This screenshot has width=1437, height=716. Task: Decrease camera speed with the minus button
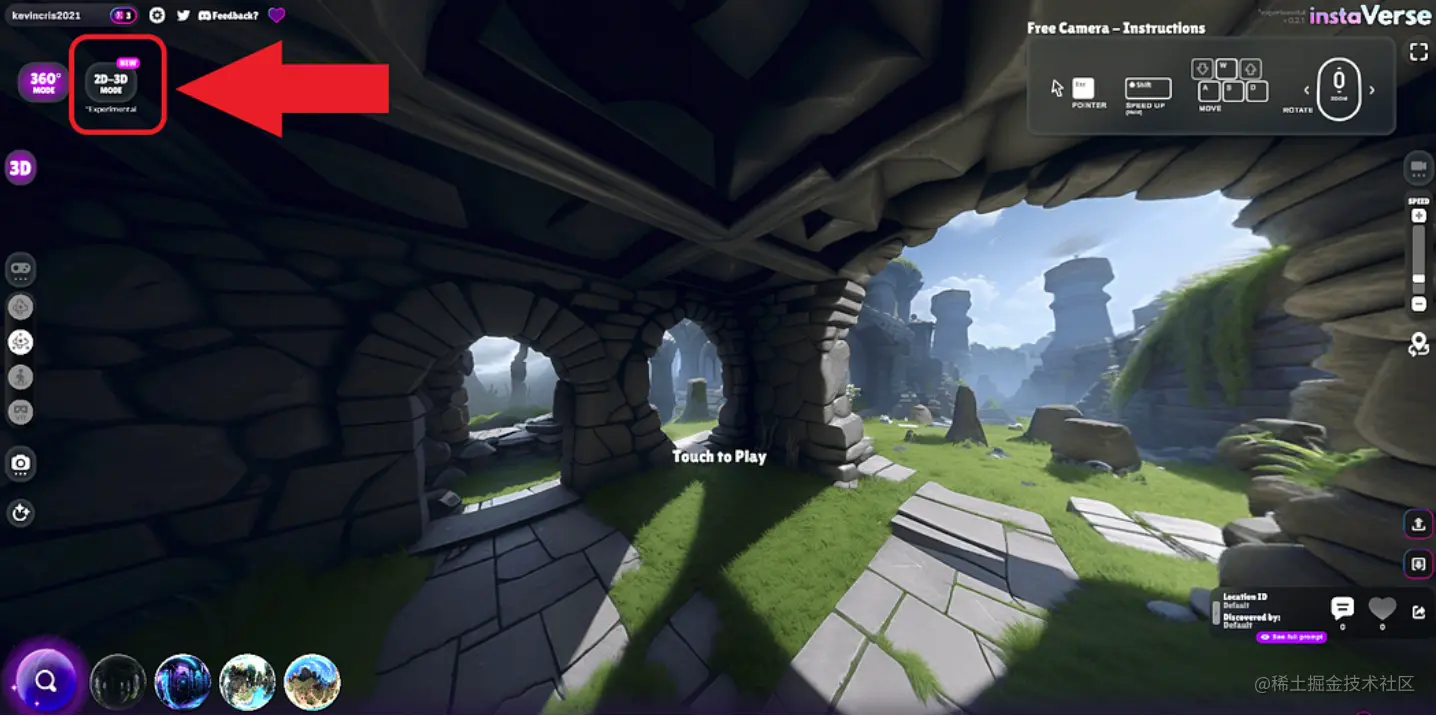[x=1418, y=303]
